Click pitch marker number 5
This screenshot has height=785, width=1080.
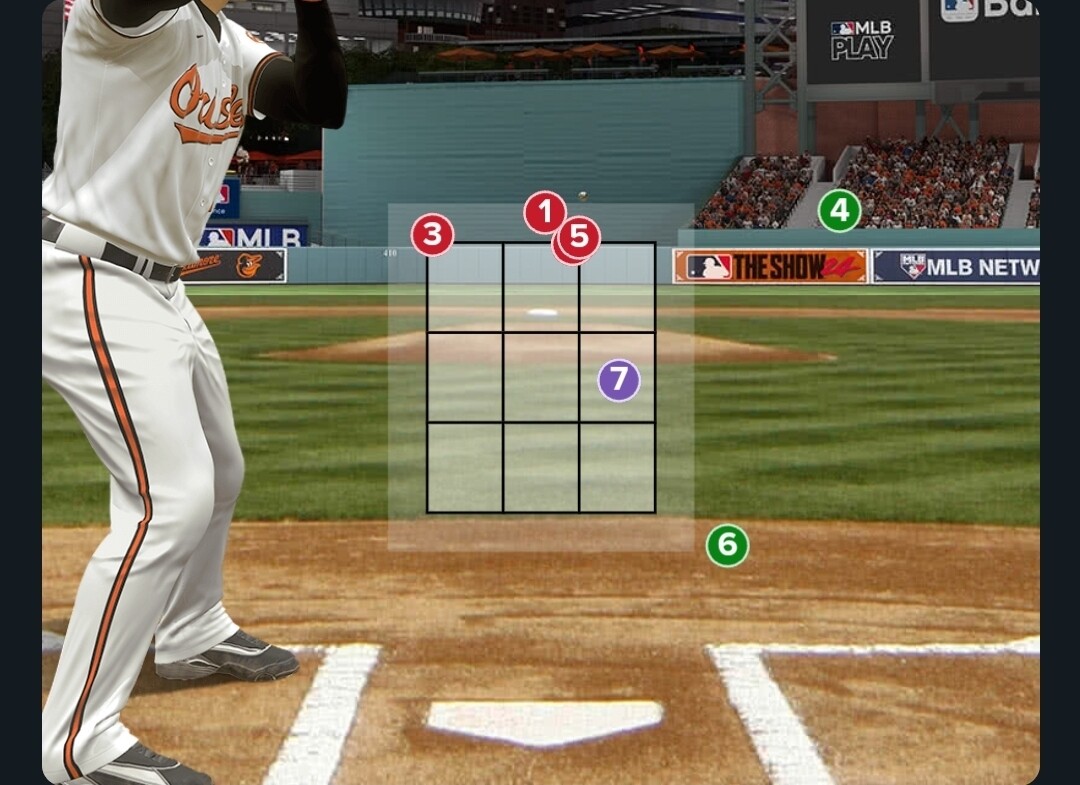click(580, 238)
